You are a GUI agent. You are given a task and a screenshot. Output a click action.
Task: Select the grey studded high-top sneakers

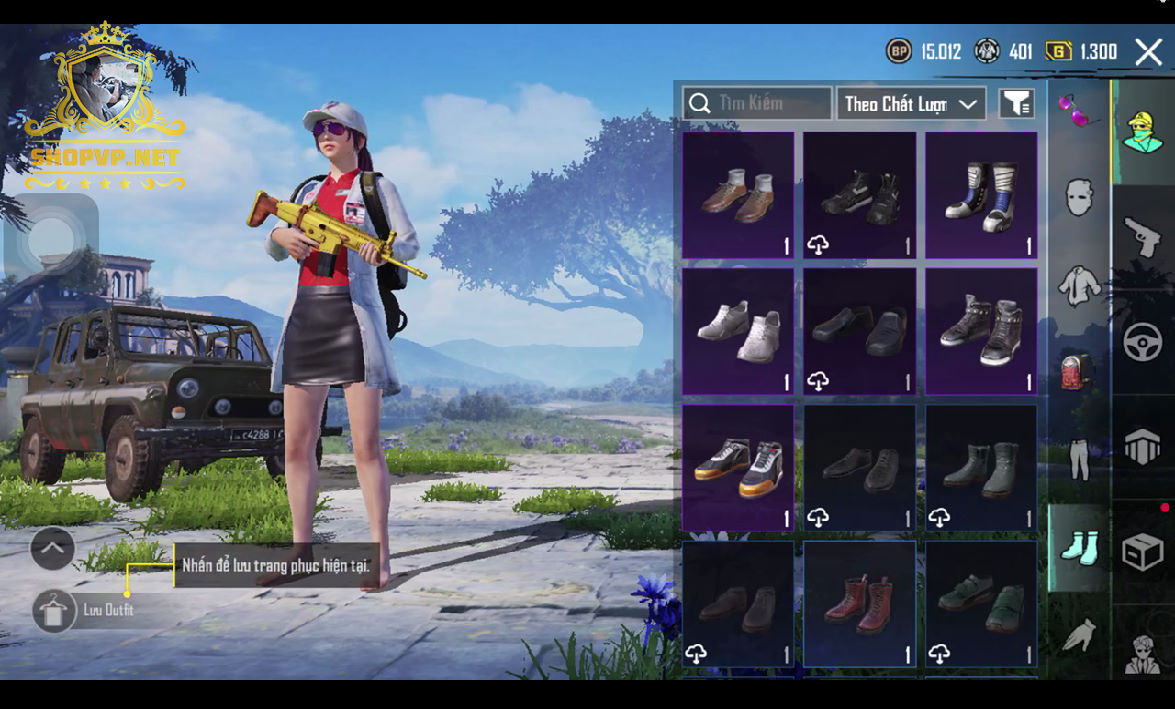tap(981, 331)
